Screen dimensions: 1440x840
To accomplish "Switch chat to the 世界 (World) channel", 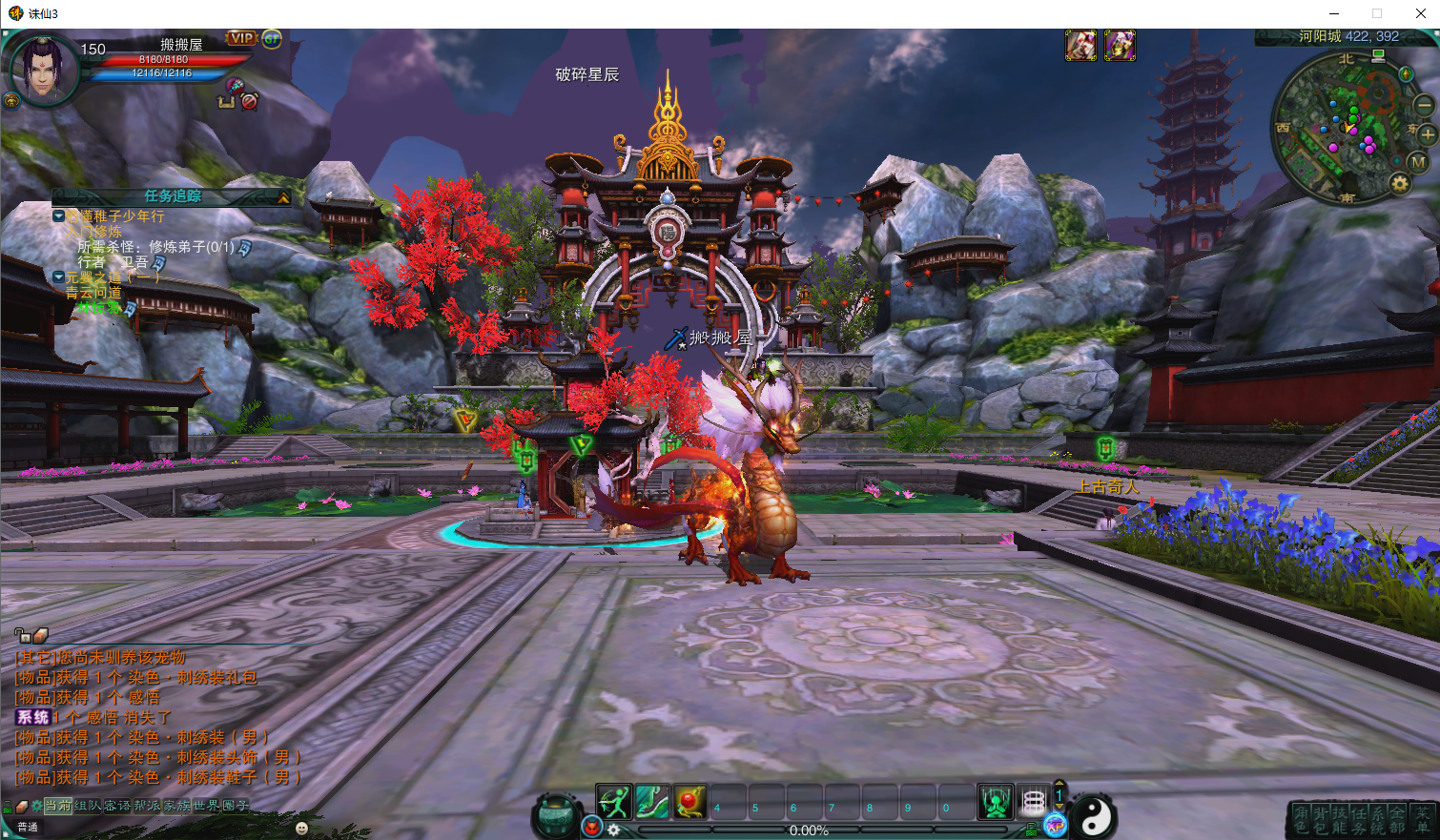I will (x=206, y=806).
